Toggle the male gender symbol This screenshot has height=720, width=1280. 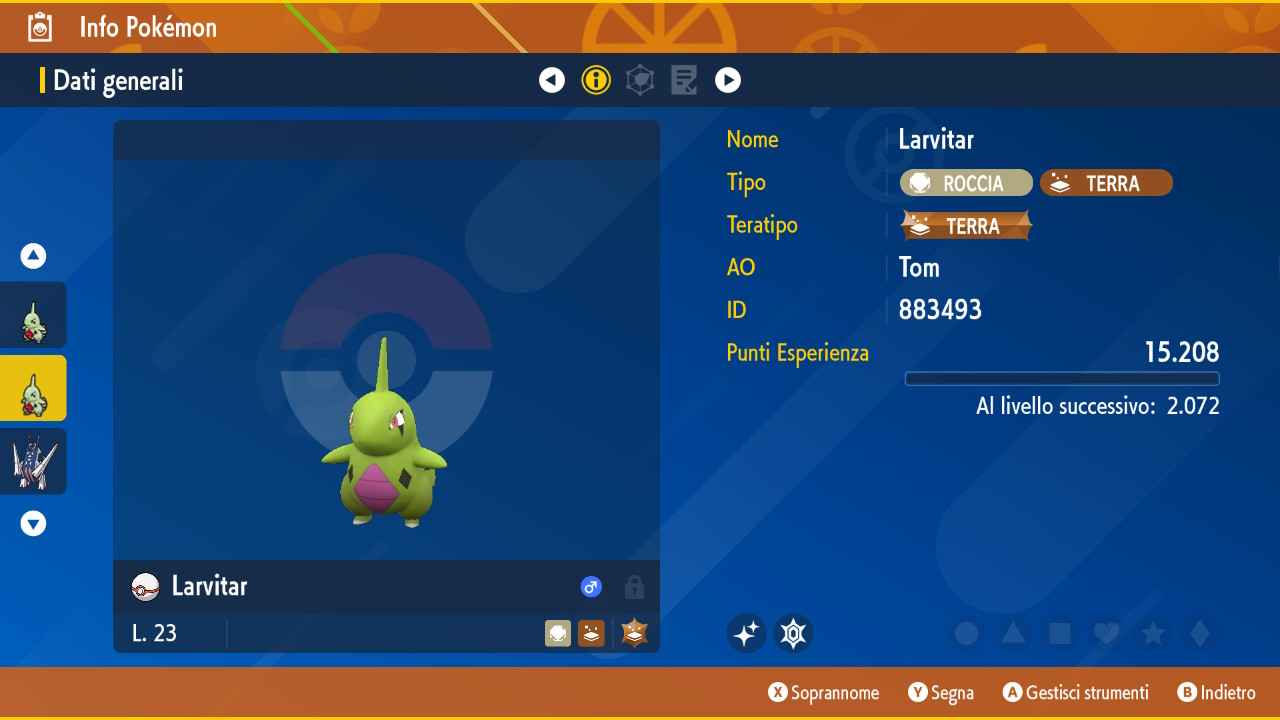pyautogui.click(x=591, y=587)
